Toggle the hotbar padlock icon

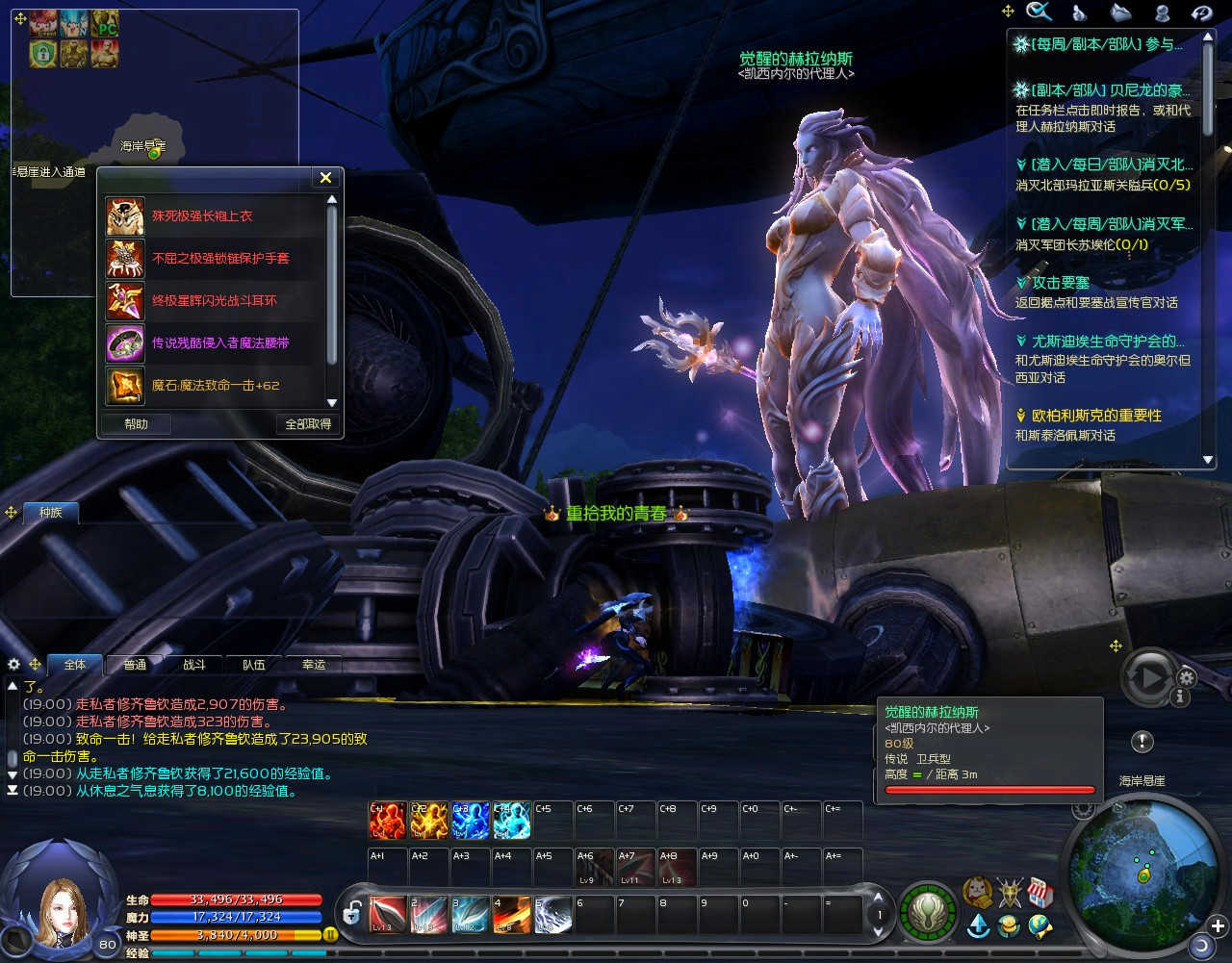[352, 914]
